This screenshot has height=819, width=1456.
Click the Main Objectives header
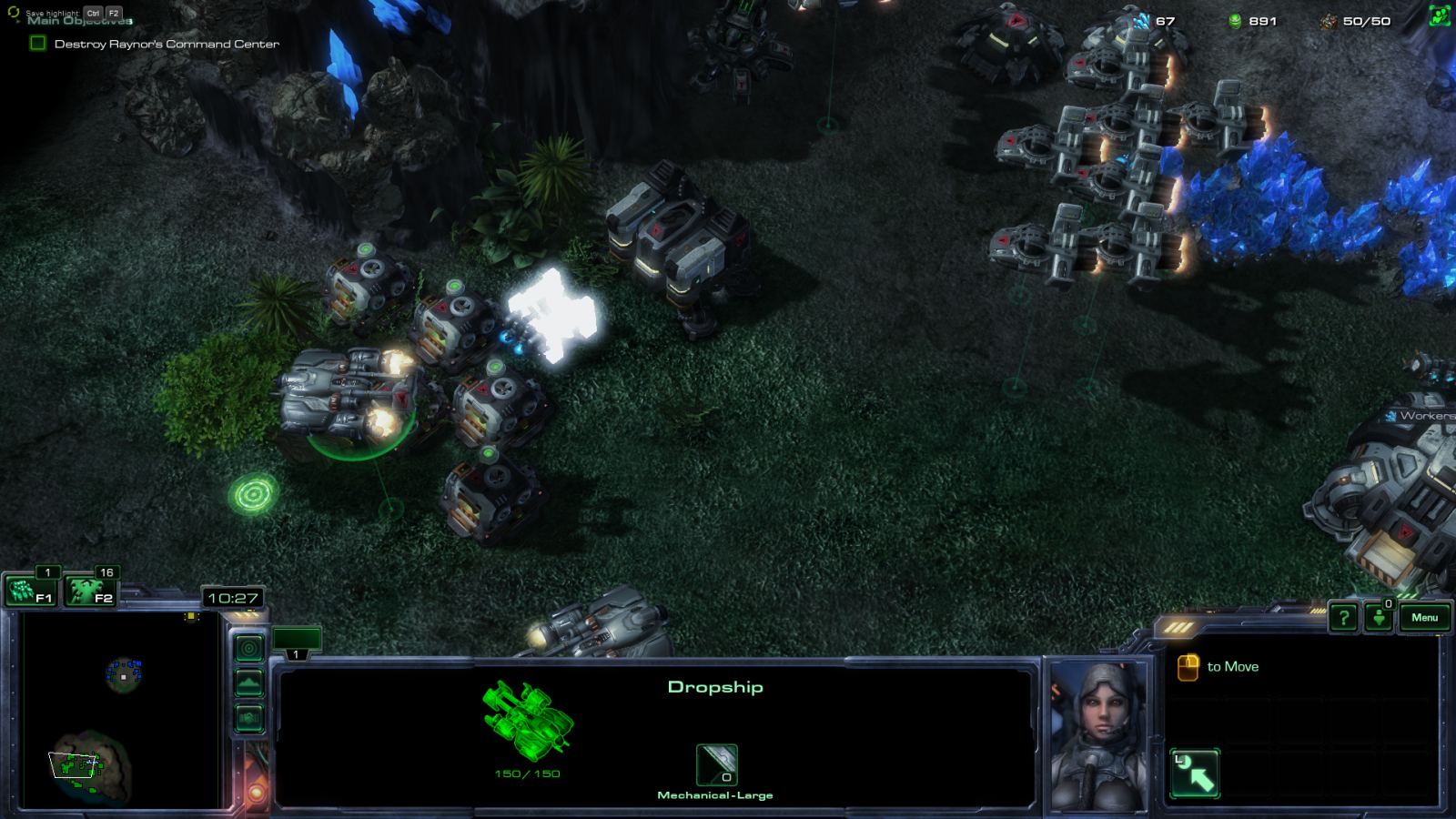(80, 21)
